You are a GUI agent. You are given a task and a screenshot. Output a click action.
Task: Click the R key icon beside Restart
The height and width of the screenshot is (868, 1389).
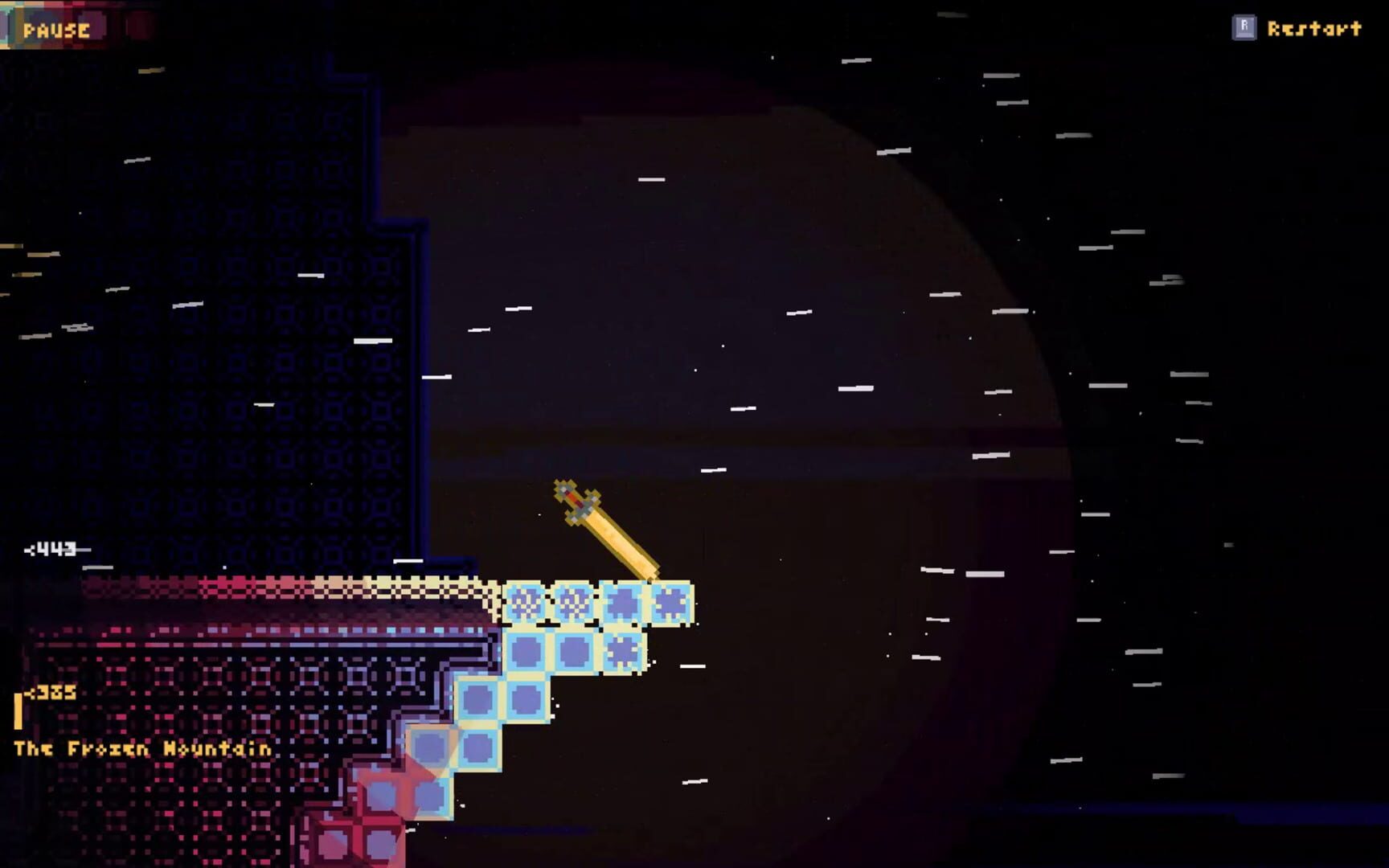click(x=1244, y=27)
